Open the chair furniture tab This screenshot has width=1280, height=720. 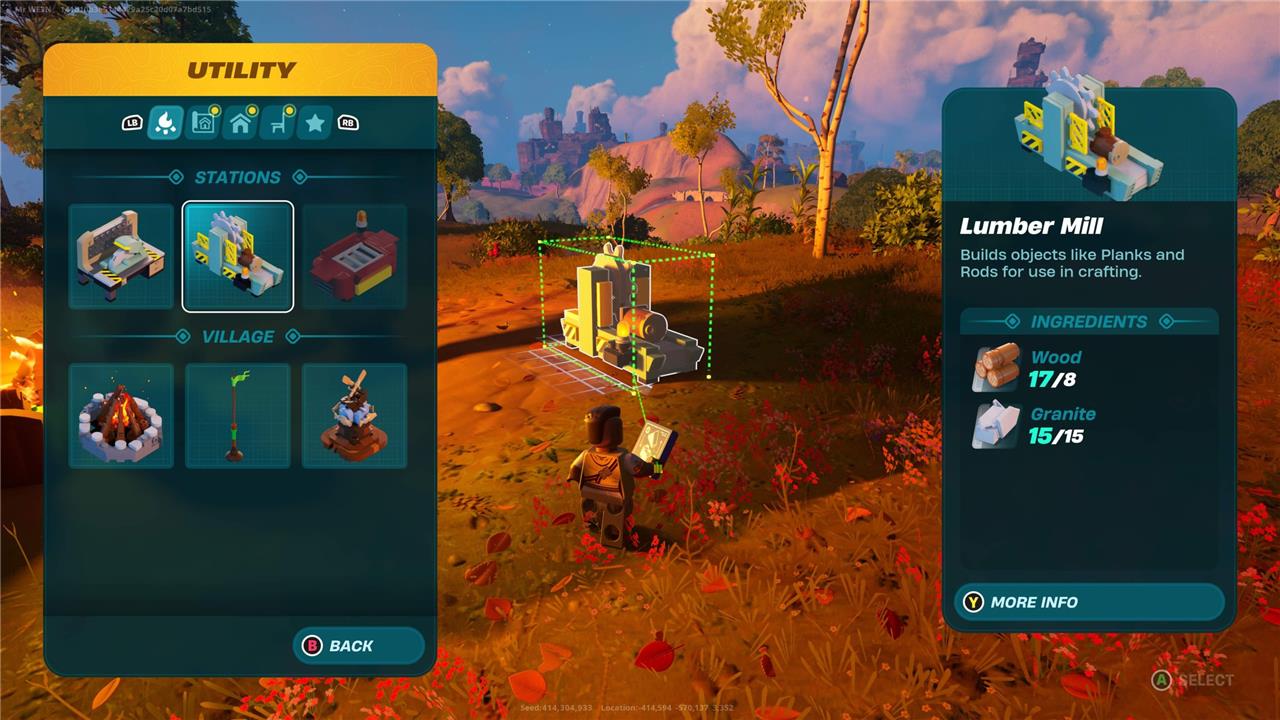(x=277, y=123)
